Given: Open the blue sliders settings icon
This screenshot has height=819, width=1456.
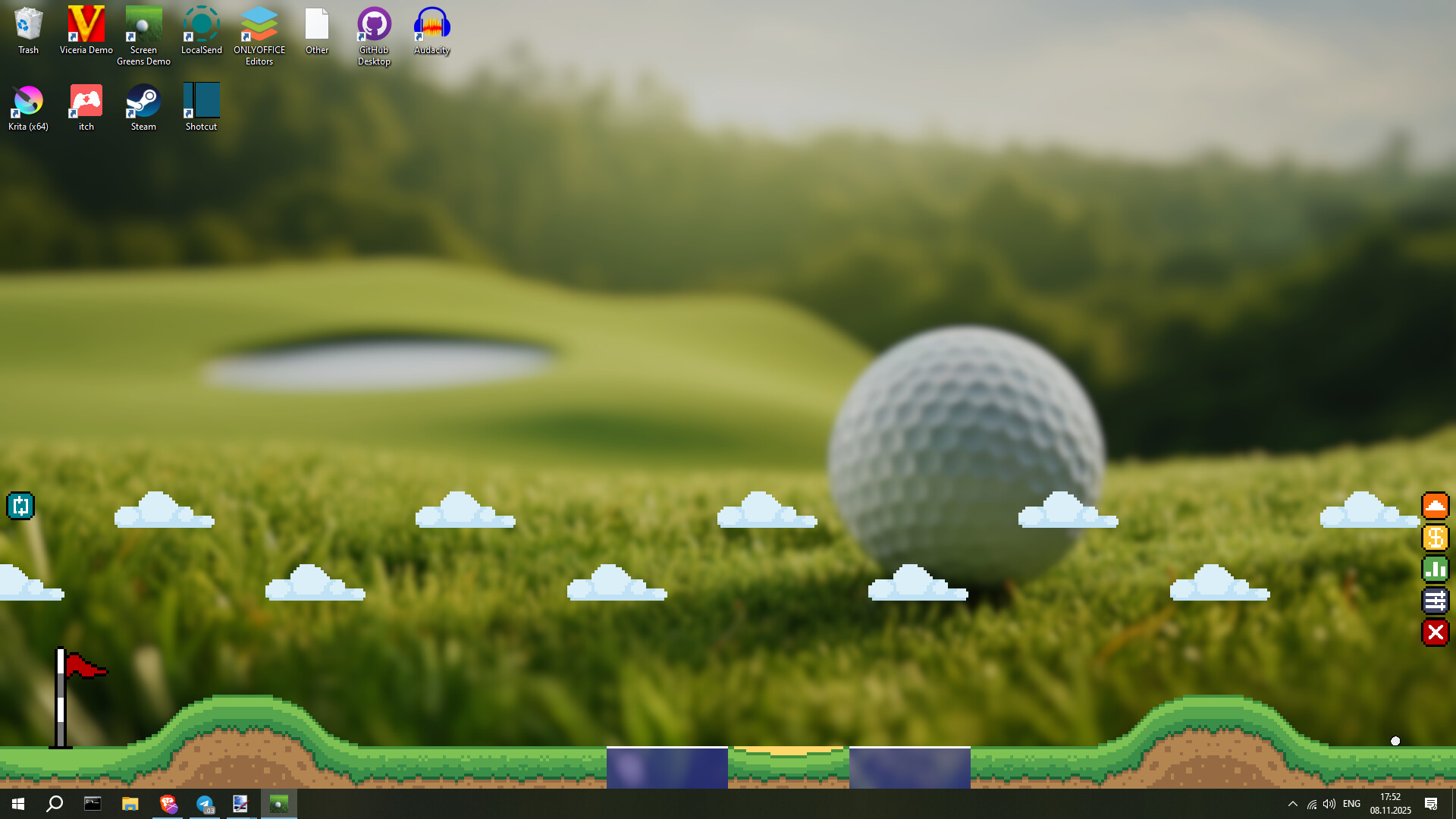Looking at the screenshot, I should [1436, 601].
